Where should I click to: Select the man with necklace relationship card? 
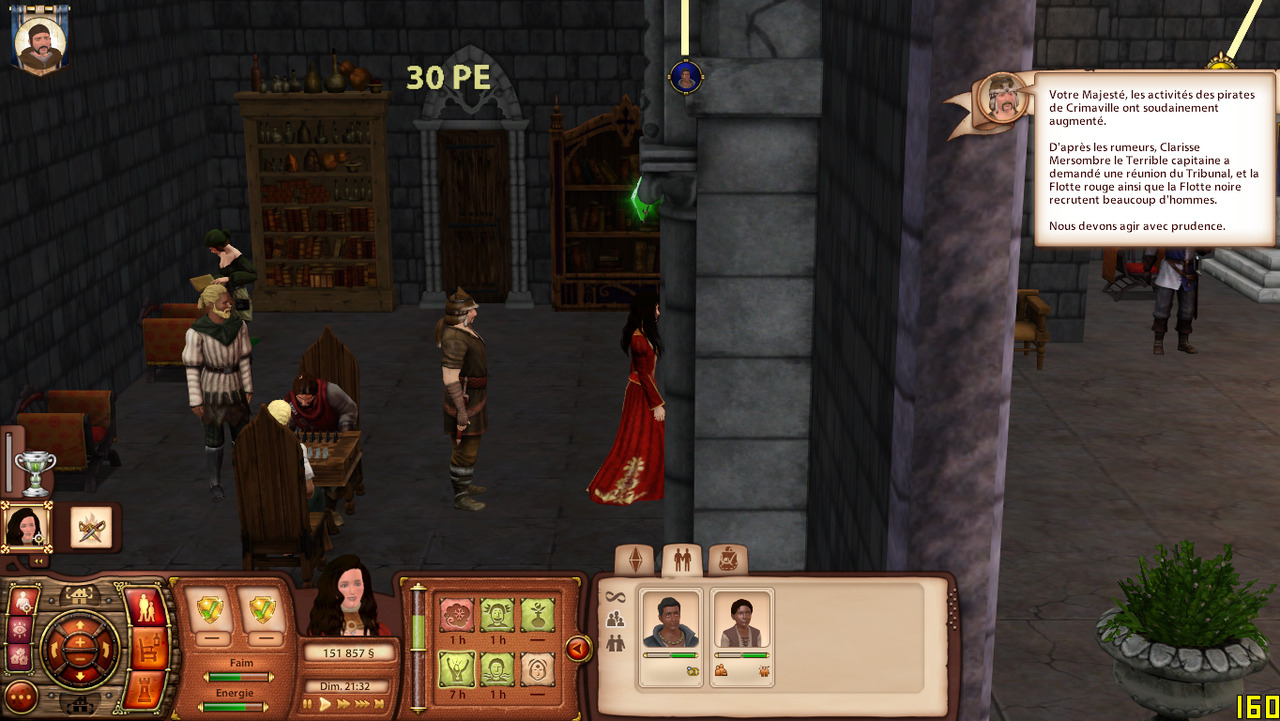[x=670, y=637]
